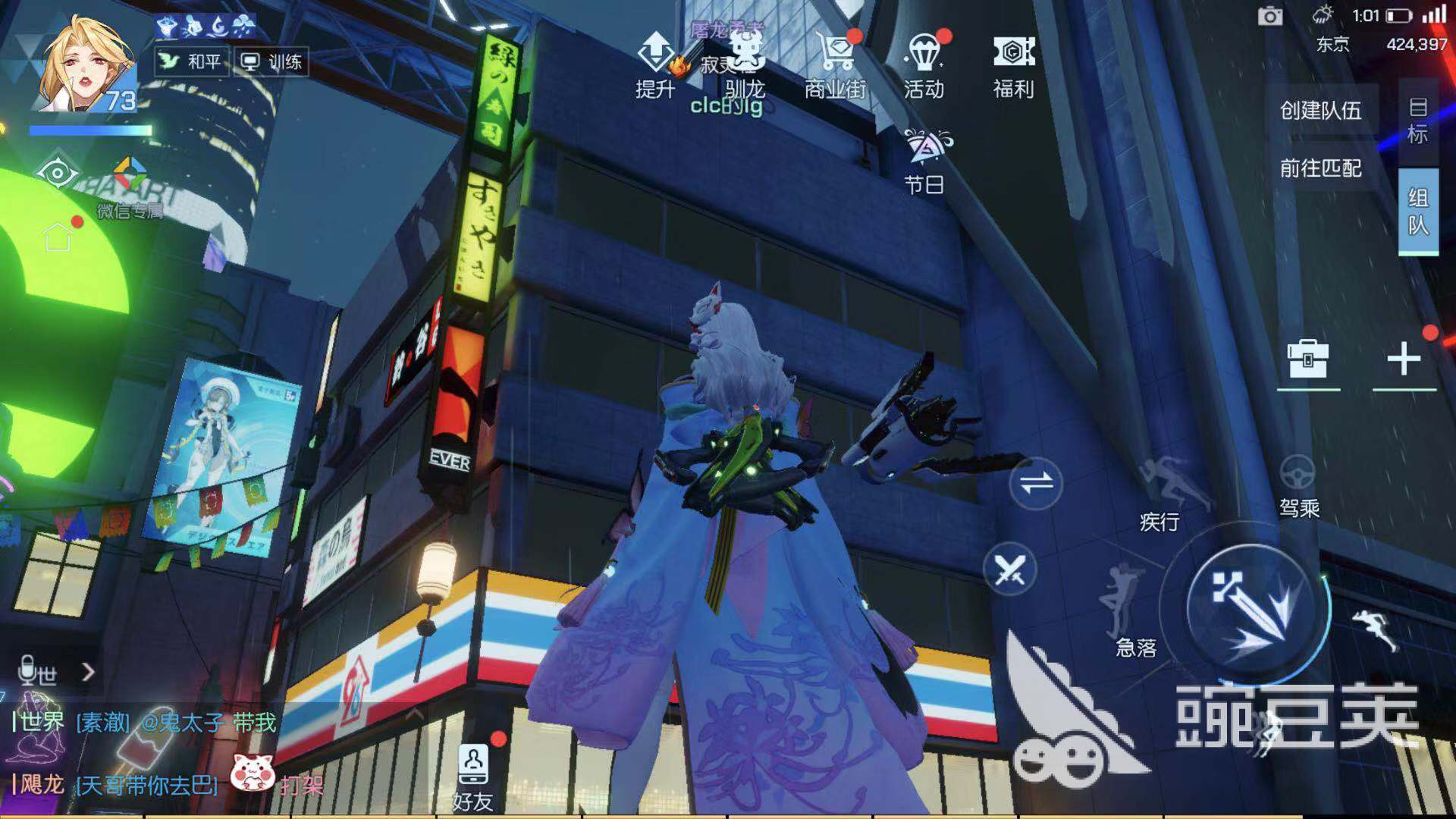
Task: Click the plus expand button
Action: pyautogui.click(x=1404, y=359)
